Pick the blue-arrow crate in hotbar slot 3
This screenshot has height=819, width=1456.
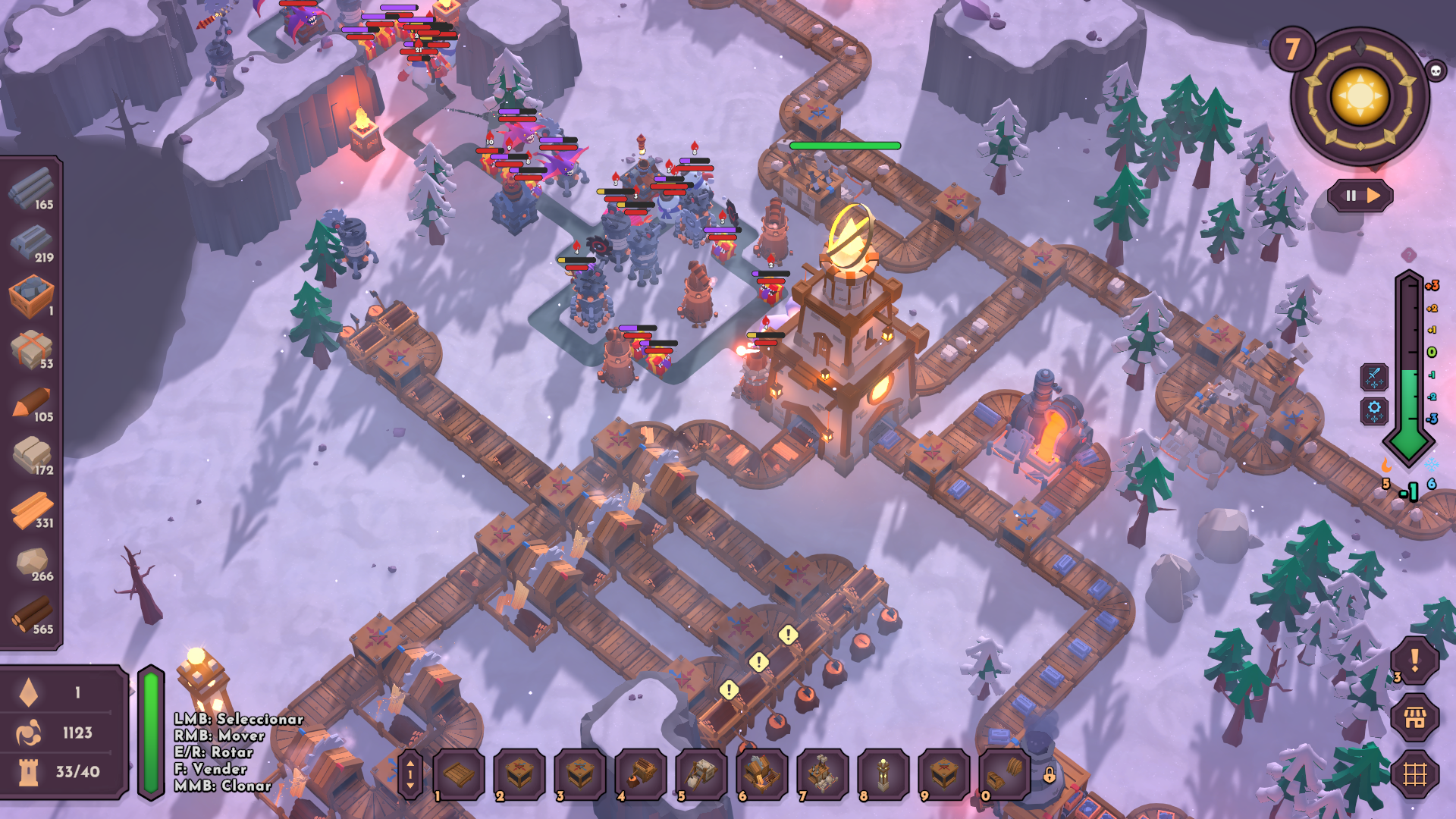(x=580, y=774)
